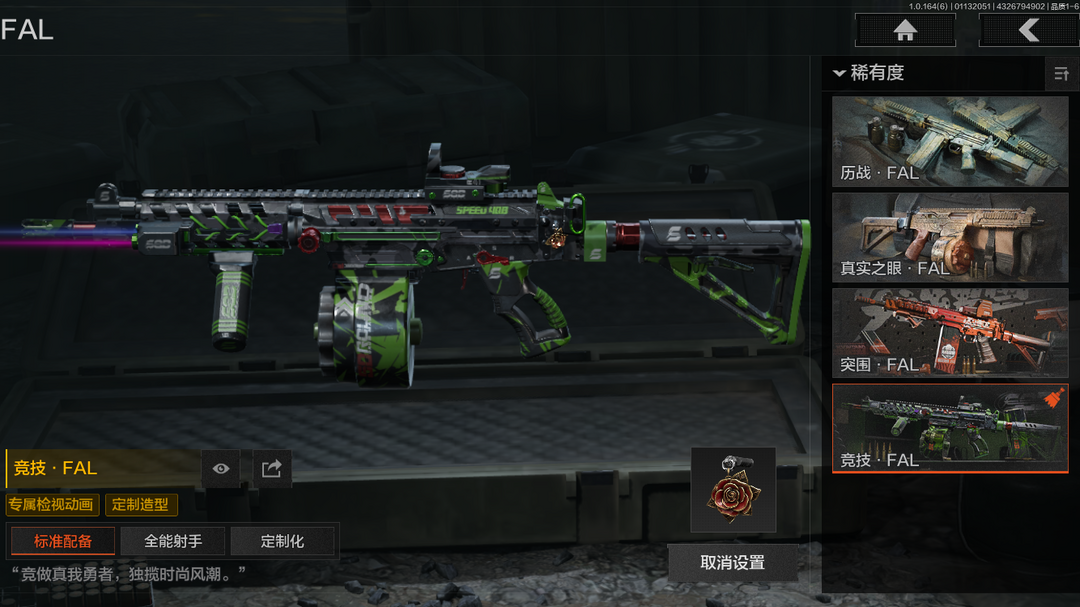Select the 竞技 · FAL skin thumbnail
The image size is (1080, 607).
(950, 428)
